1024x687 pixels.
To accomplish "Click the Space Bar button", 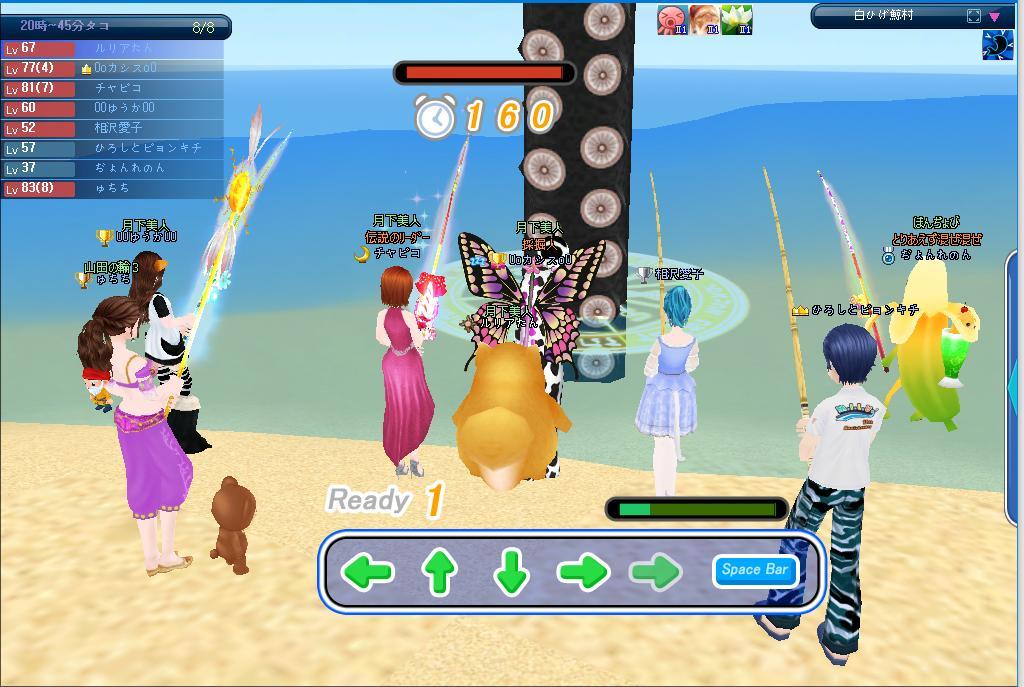I will (x=755, y=570).
